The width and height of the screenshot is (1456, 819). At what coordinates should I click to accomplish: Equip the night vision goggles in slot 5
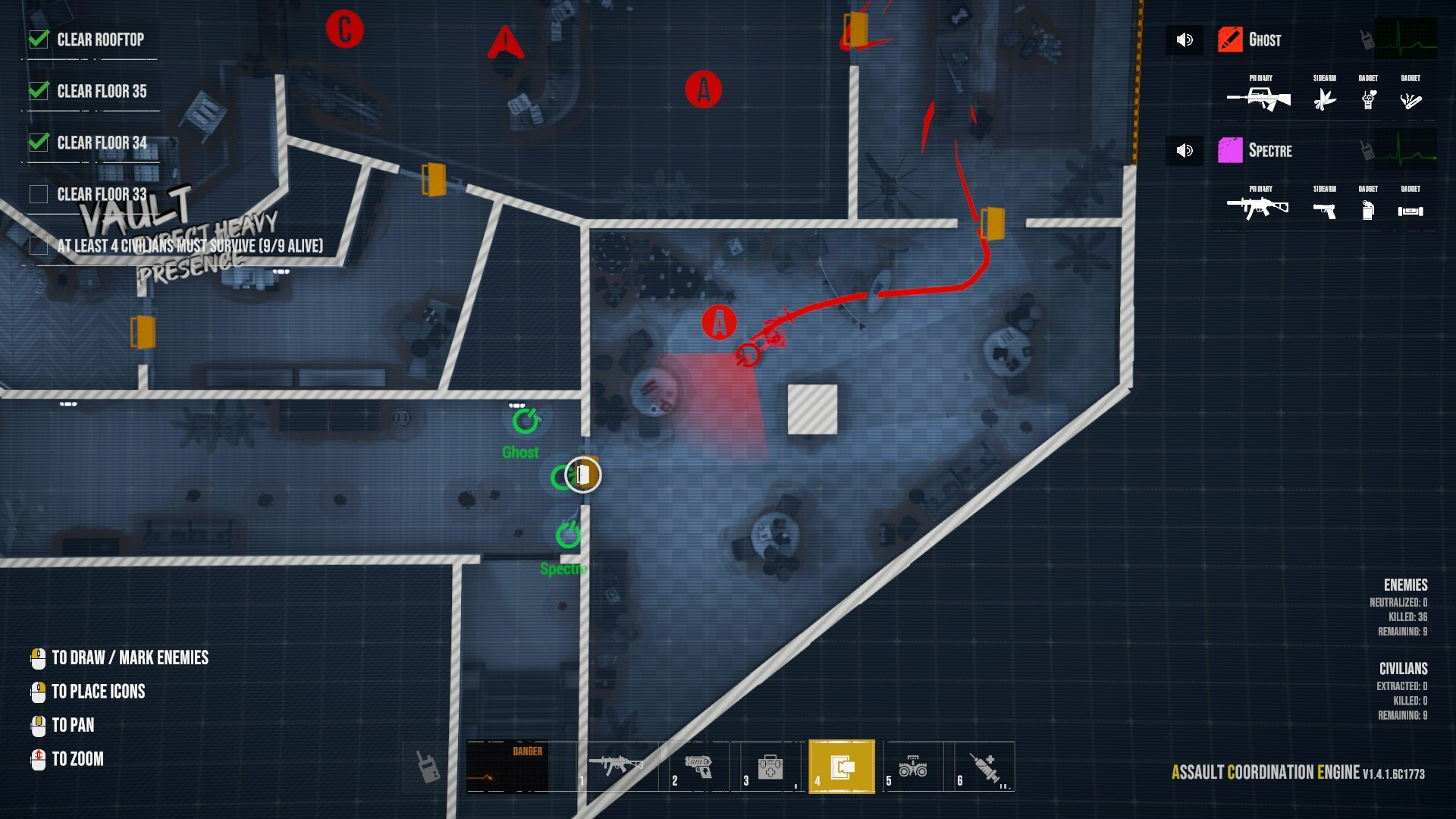coord(913,766)
